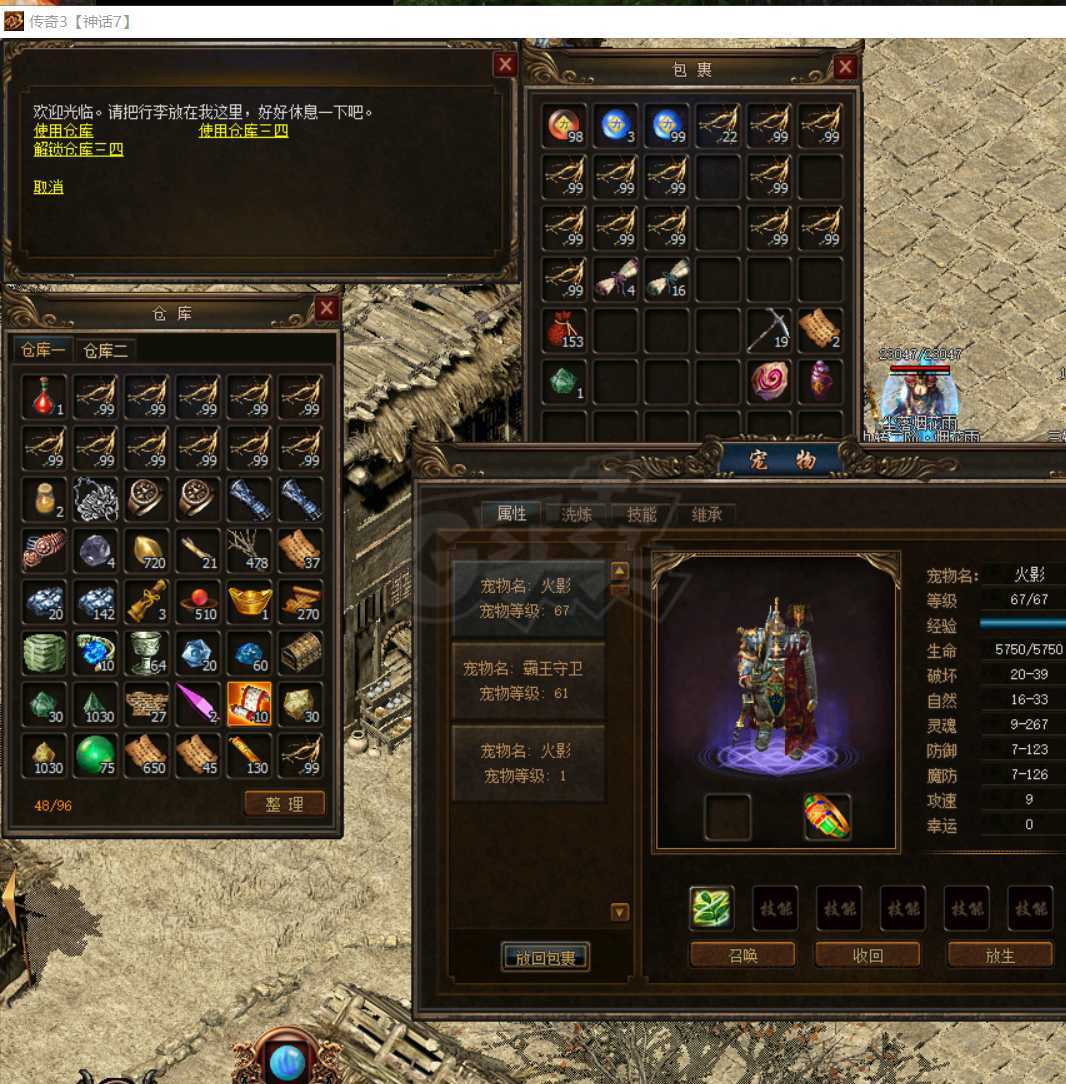
Task: Select the 霸王守卫 pet entry
Action: point(528,680)
